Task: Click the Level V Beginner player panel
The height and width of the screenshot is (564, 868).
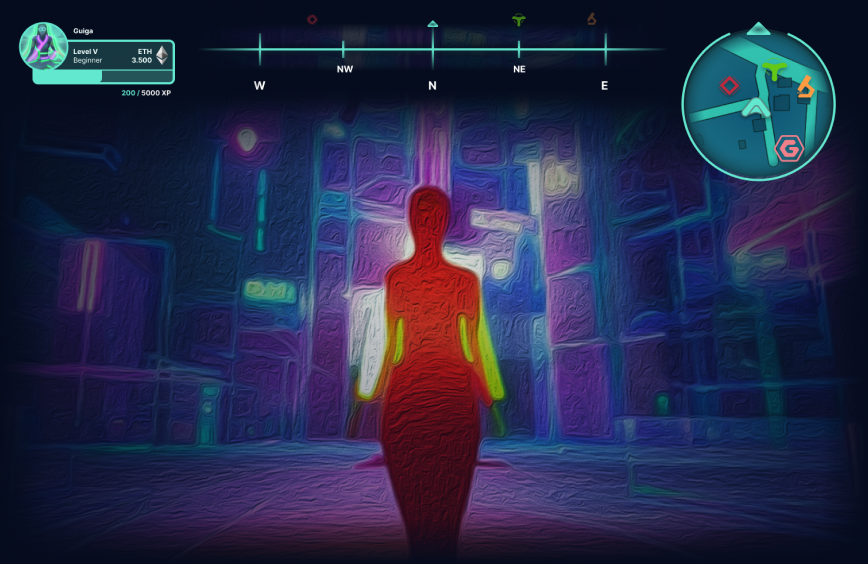Action: click(x=110, y=55)
